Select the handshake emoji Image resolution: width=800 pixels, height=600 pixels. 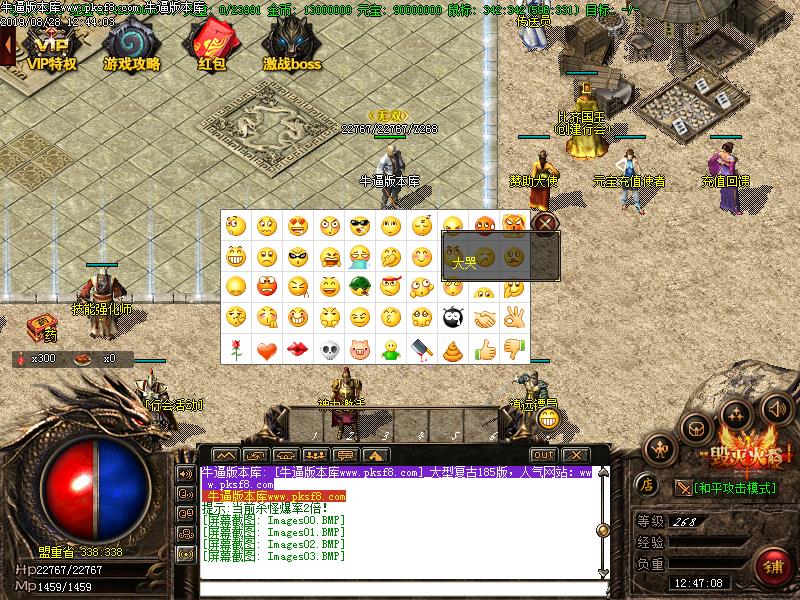[484, 319]
